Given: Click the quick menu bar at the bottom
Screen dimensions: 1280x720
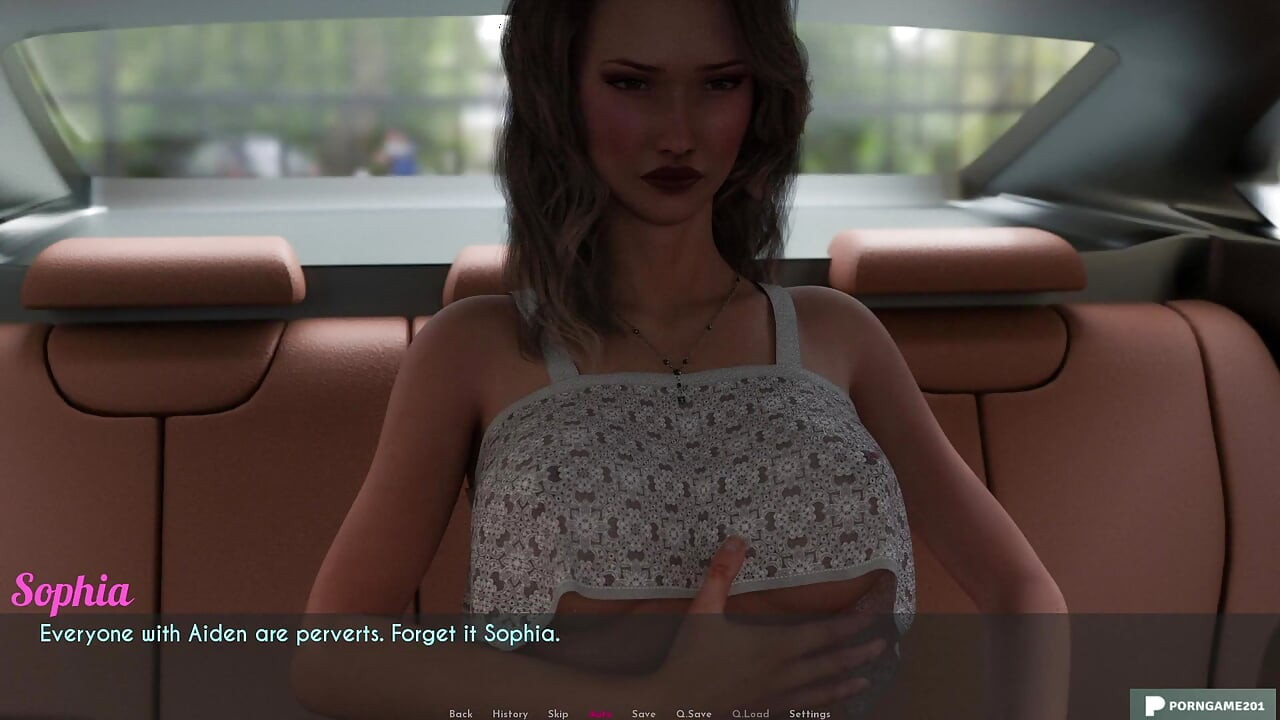Looking at the screenshot, I should pyautogui.click(x=635, y=714).
